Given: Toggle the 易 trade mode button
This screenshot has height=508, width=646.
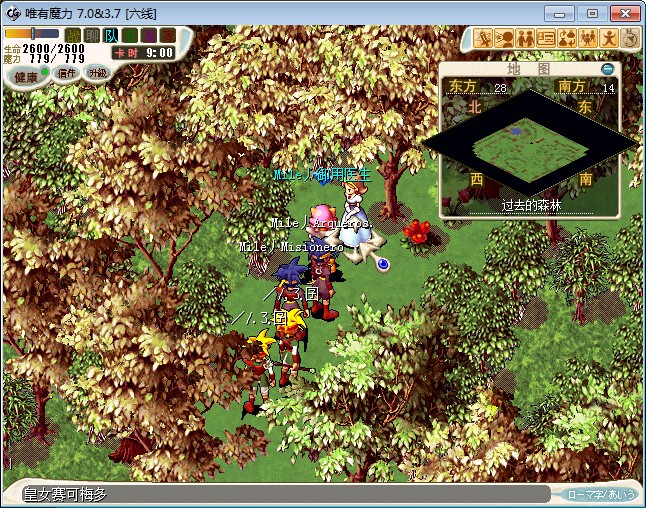Looking at the screenshot, I should pyautogui.click(x=148, y=36).
